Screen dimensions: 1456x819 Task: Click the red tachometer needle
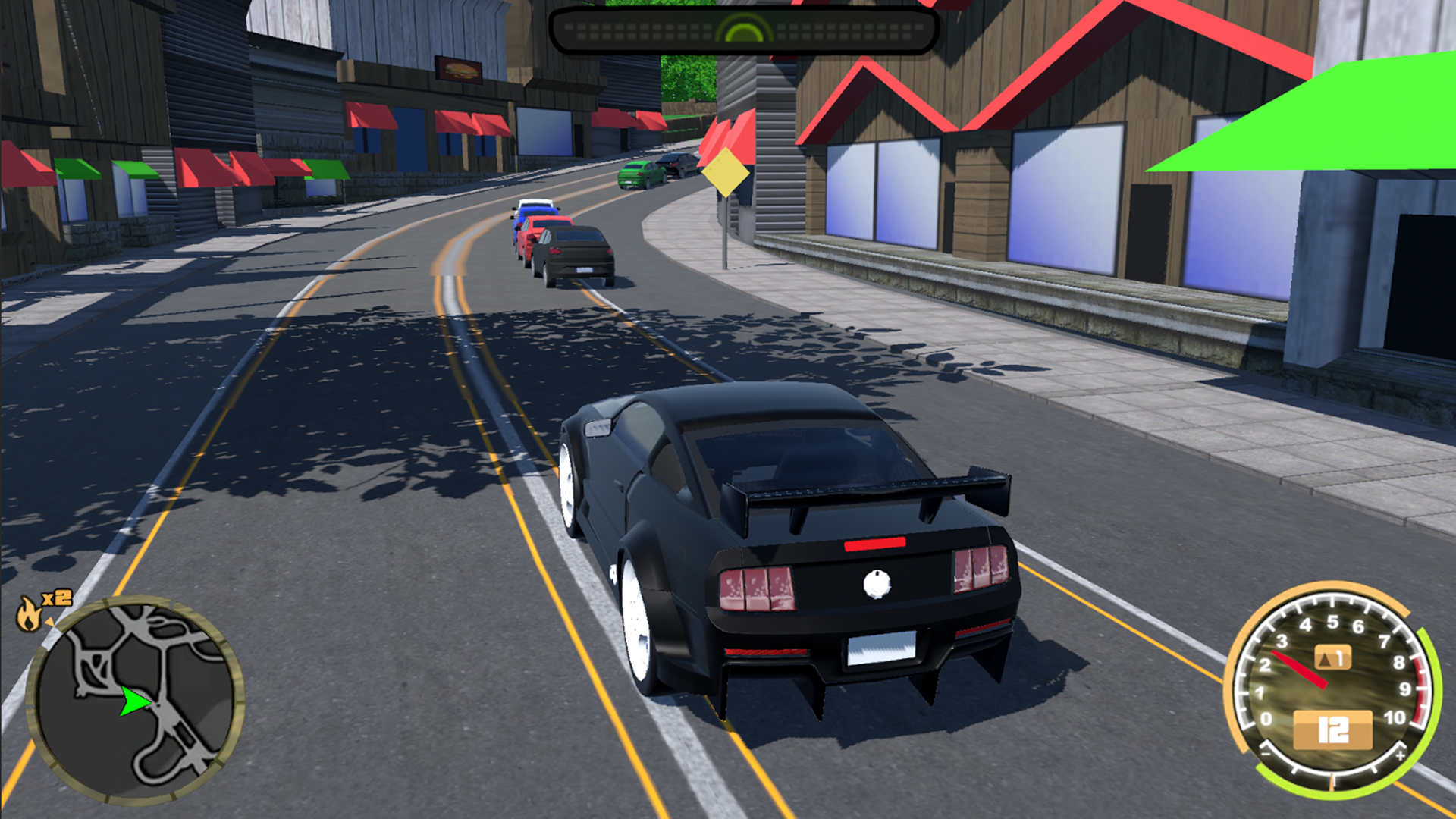(1300, 670)
